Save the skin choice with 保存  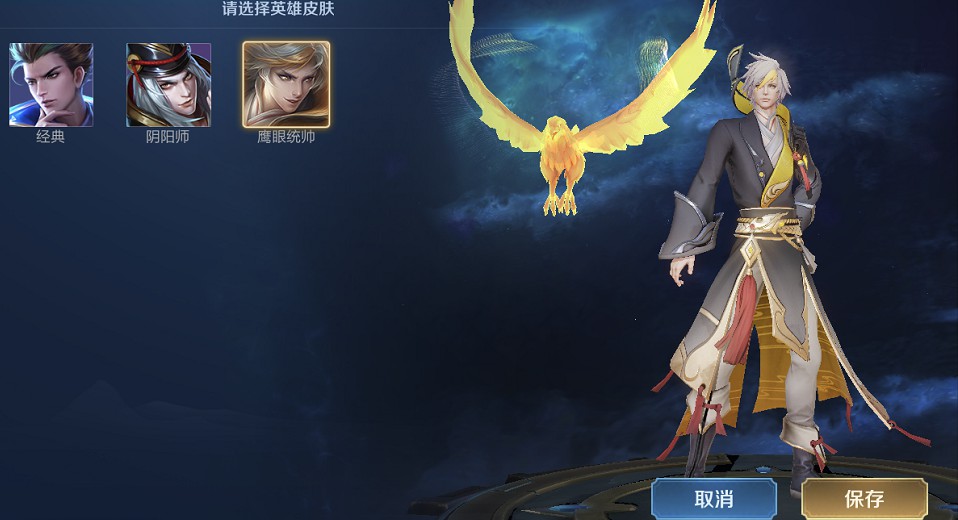864,499
